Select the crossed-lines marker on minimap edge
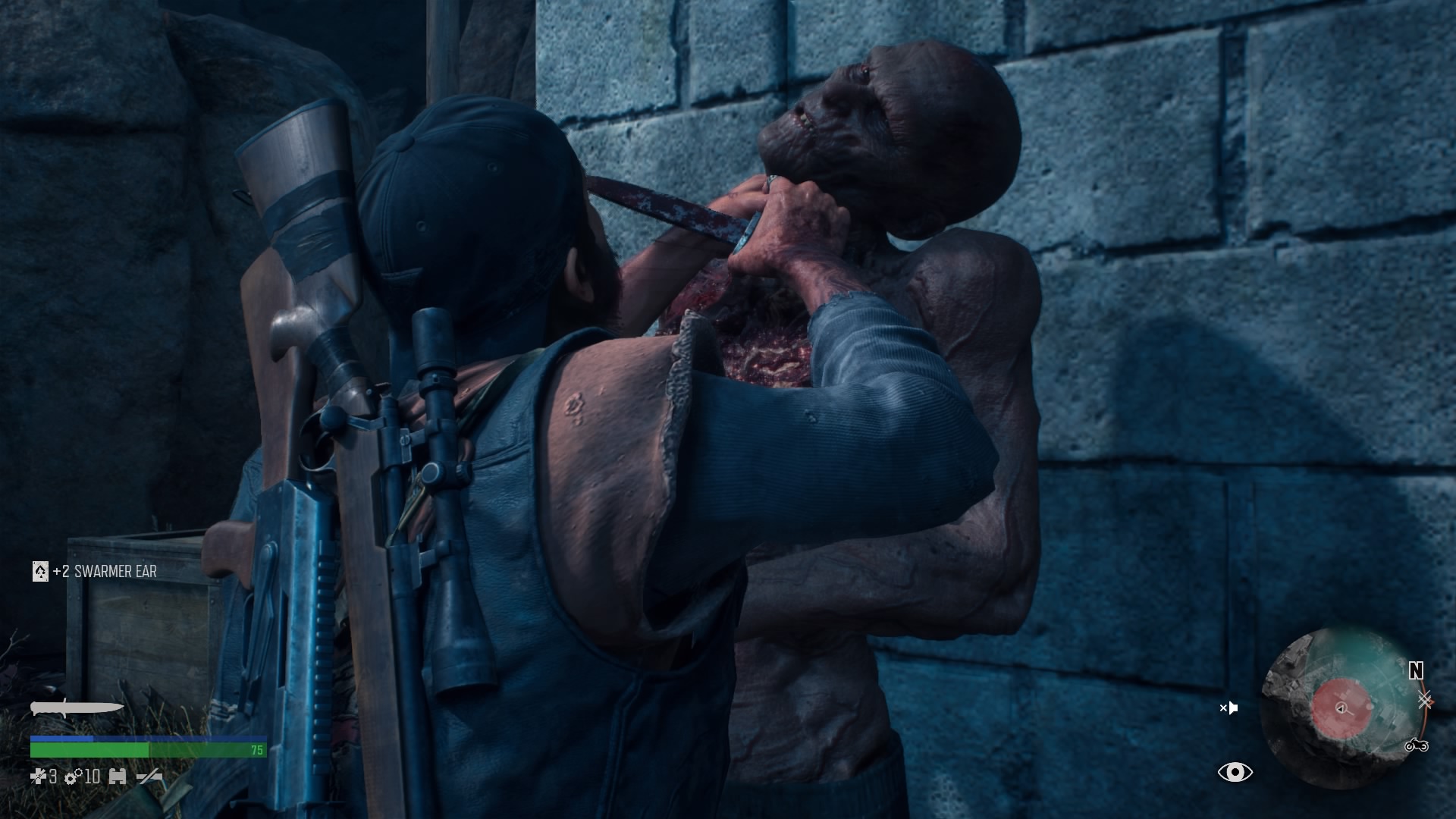Screen dimensions: 1456x819 click(x=1425, y=700)
